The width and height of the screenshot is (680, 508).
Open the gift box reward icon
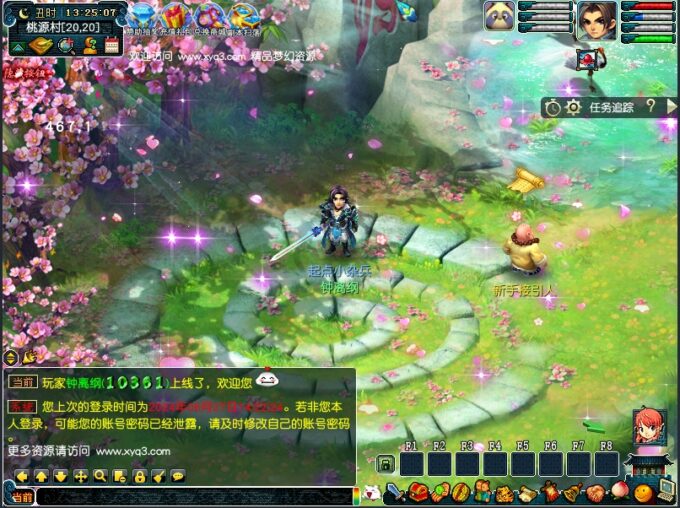pyautogui.click(x=173, y=17)
